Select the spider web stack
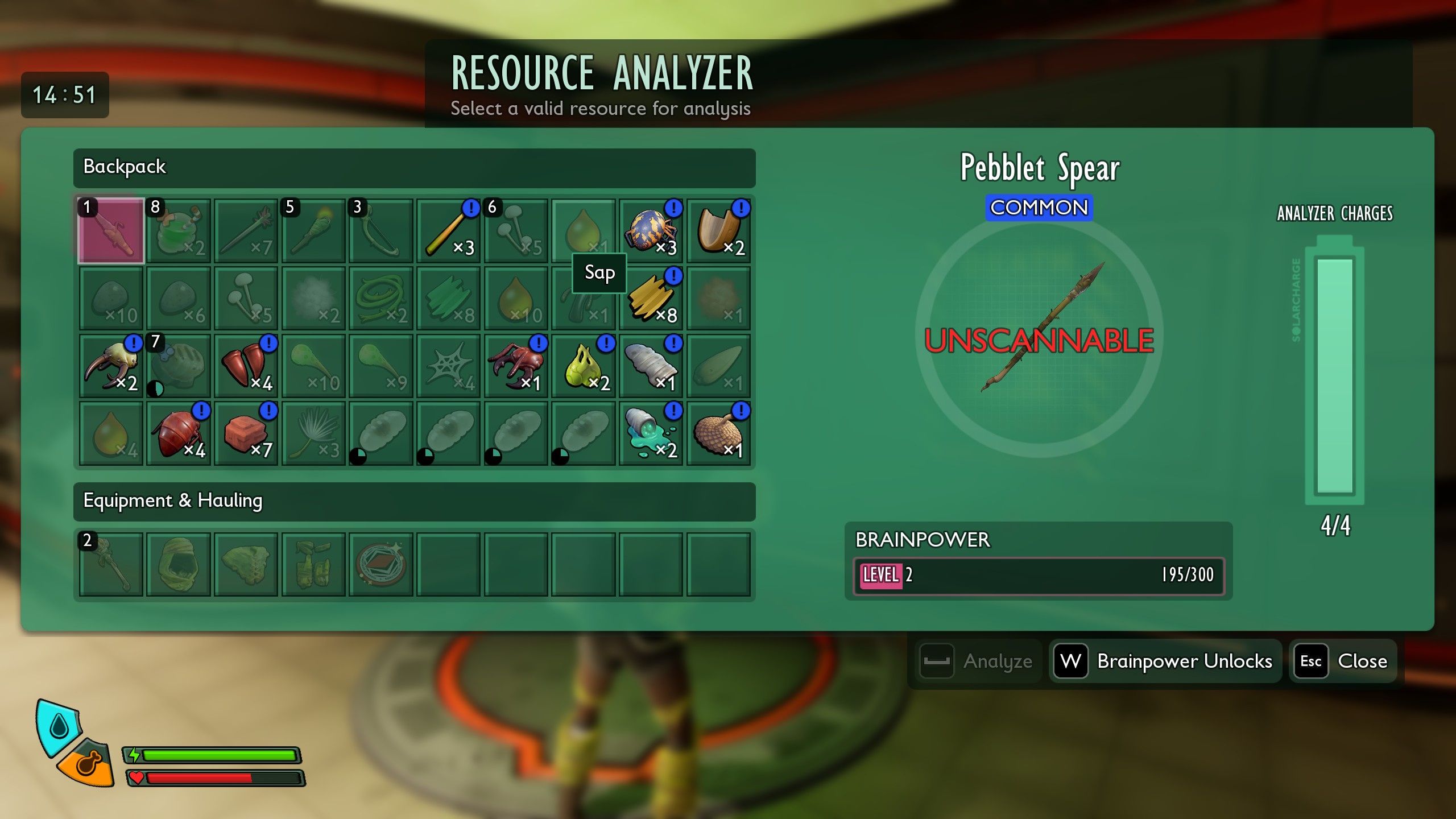Image resolution: width=1456 pixels, height=819 pixels. [x=449, y=366]
